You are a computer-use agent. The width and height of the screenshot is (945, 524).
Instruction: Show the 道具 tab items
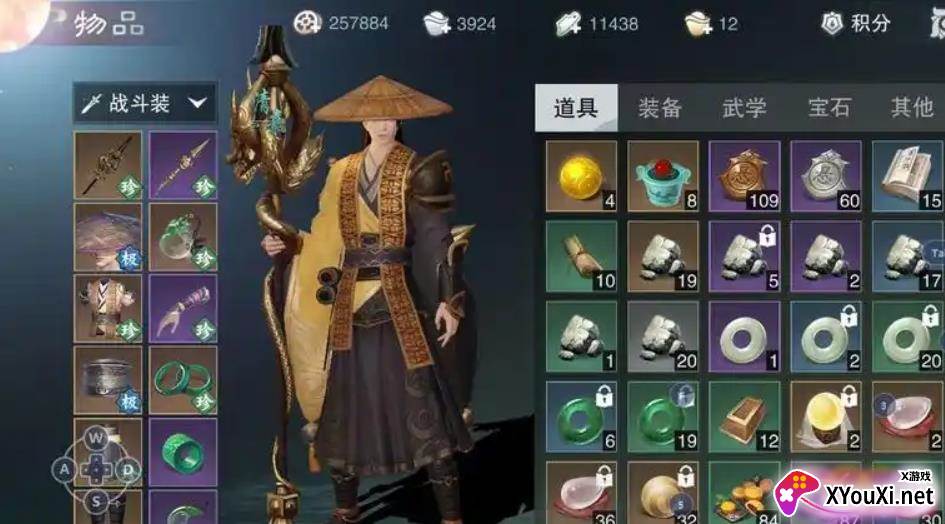point(575,108)
